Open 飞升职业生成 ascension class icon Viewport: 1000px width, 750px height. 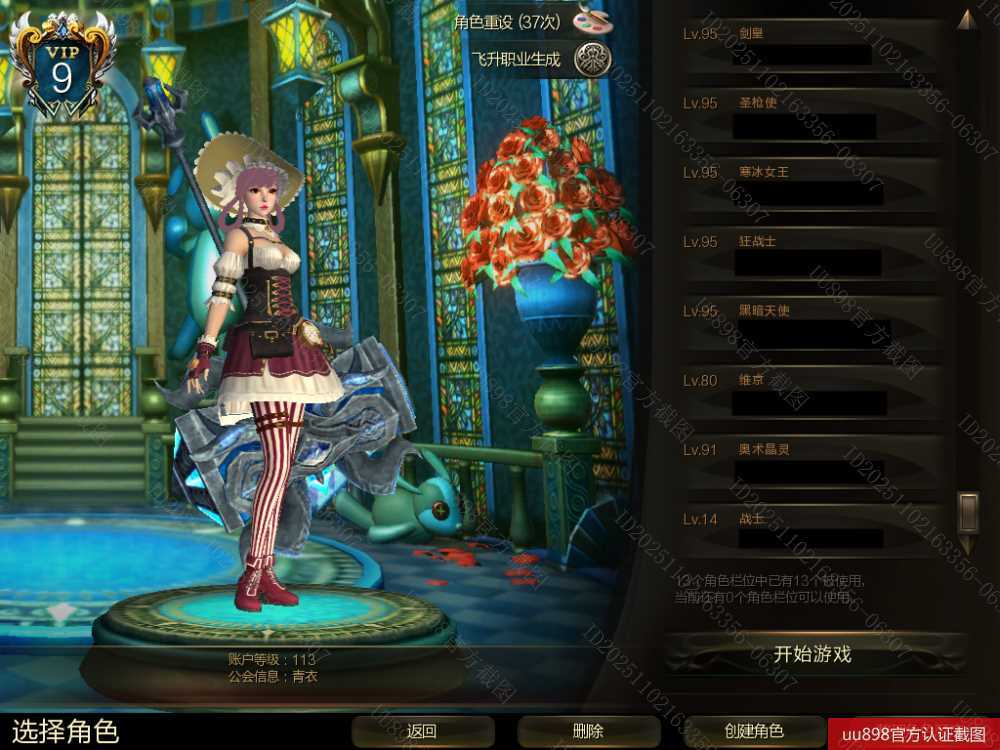(593, 60)
